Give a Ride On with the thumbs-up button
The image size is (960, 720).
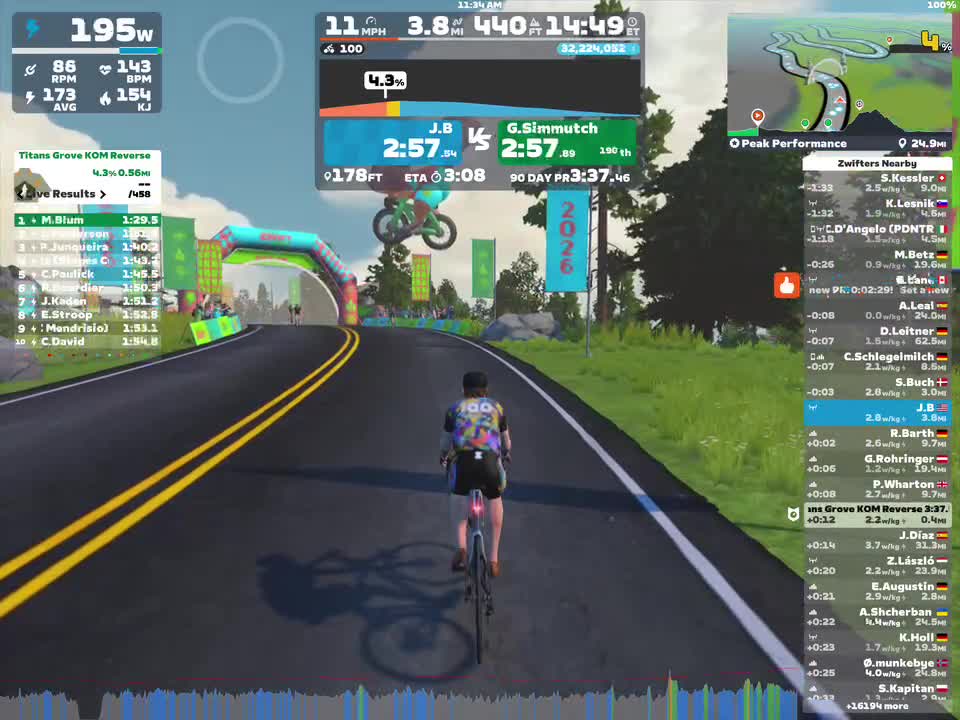click(787, 286)
